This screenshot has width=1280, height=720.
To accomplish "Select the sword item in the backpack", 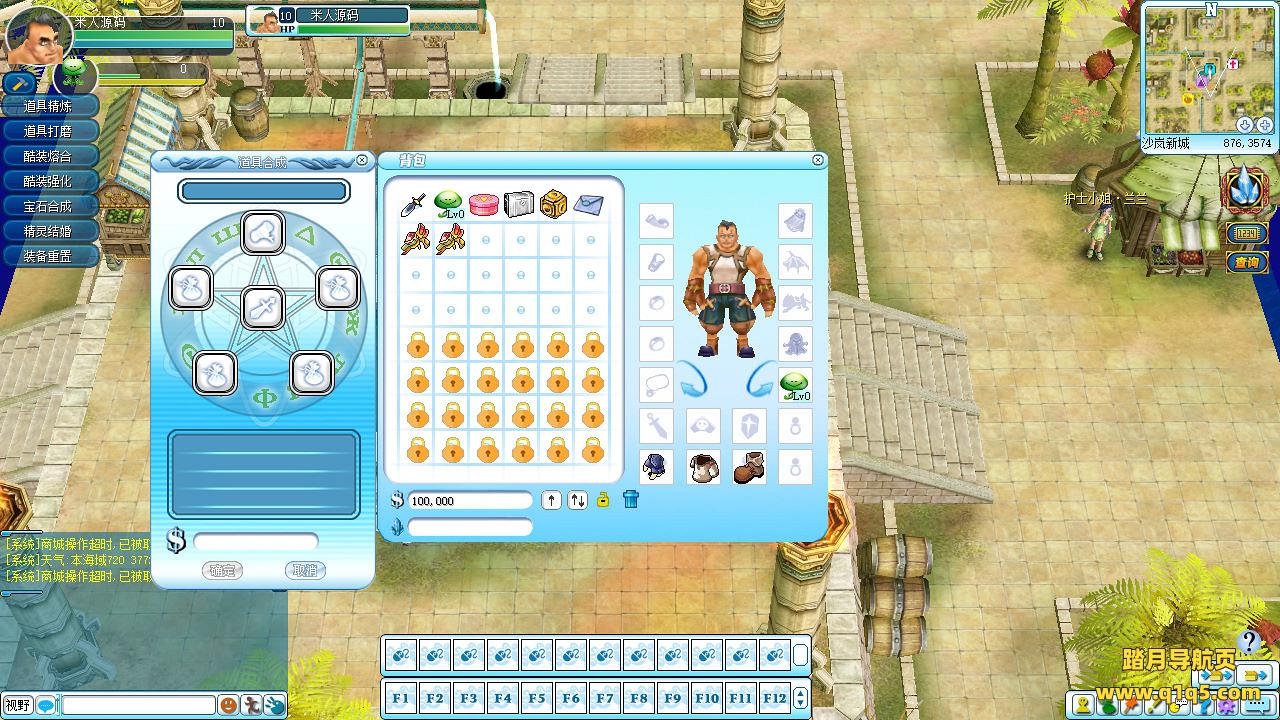I will tap(414, 205).
